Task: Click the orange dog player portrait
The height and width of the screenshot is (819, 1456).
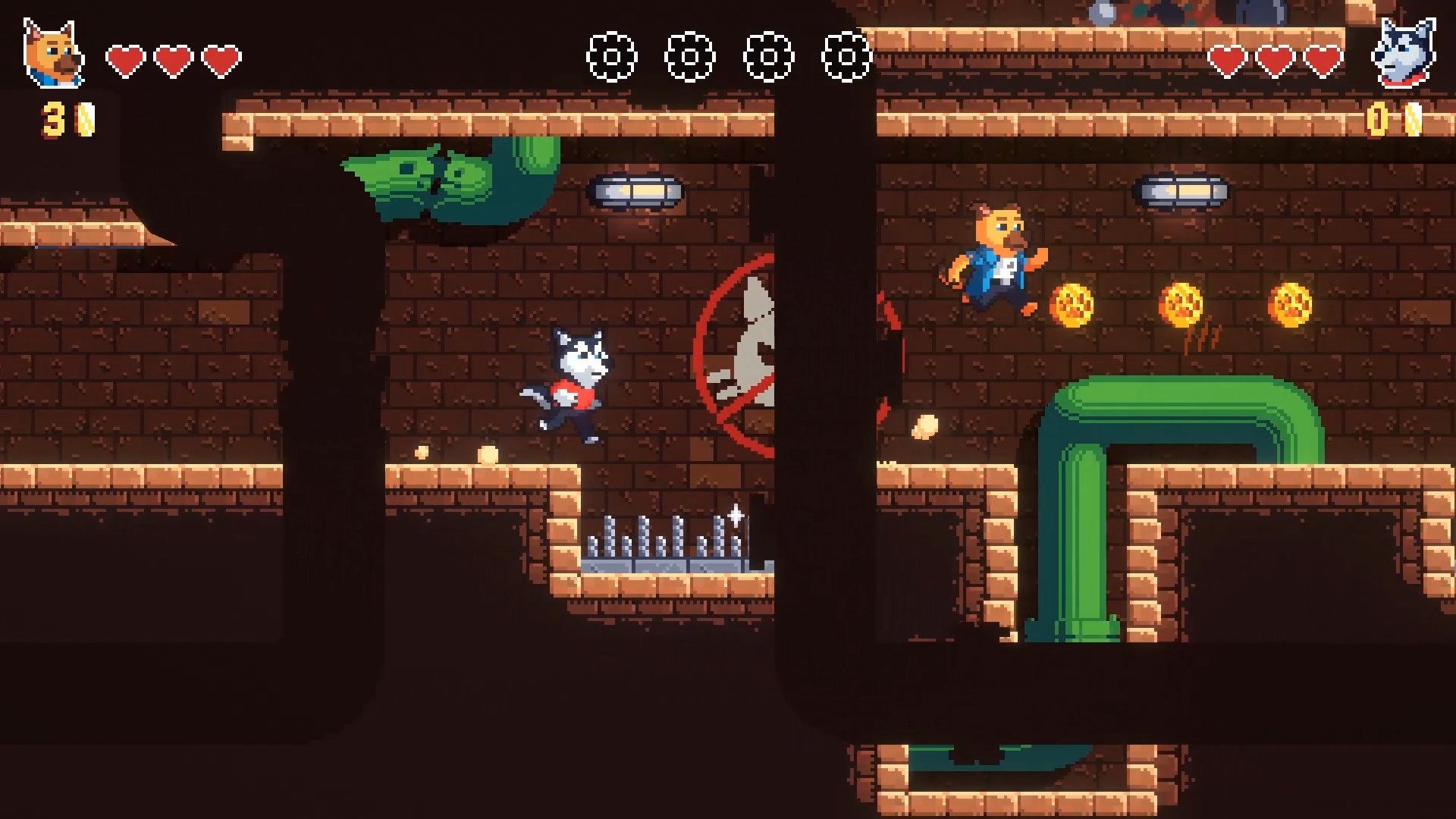Action: (x=52, y=54)
